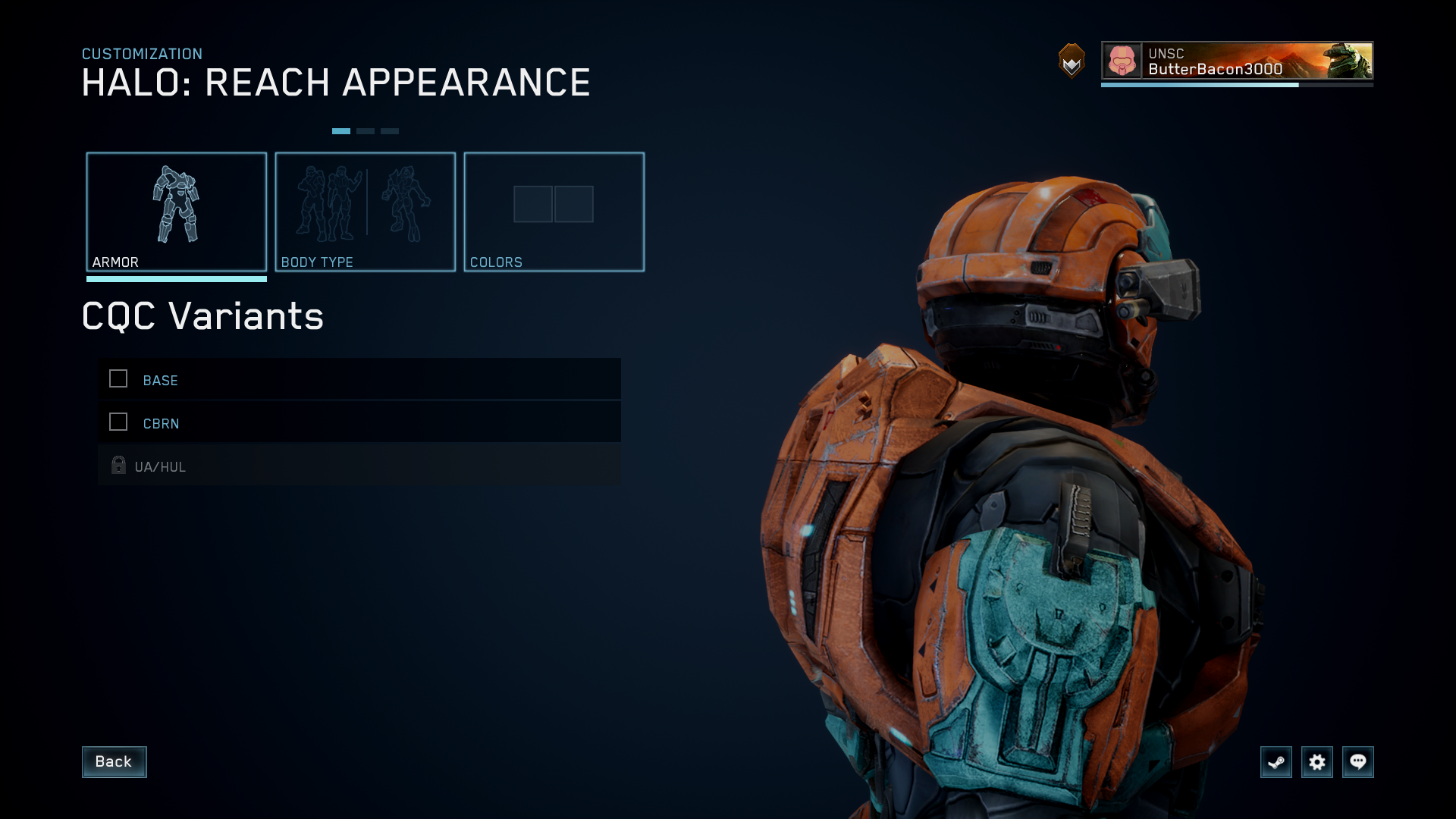Open the Settings gear icon
Image resolution: width=1456 pixels, height=819 pixels.
pyautogui.click(x=1317, y=762)
